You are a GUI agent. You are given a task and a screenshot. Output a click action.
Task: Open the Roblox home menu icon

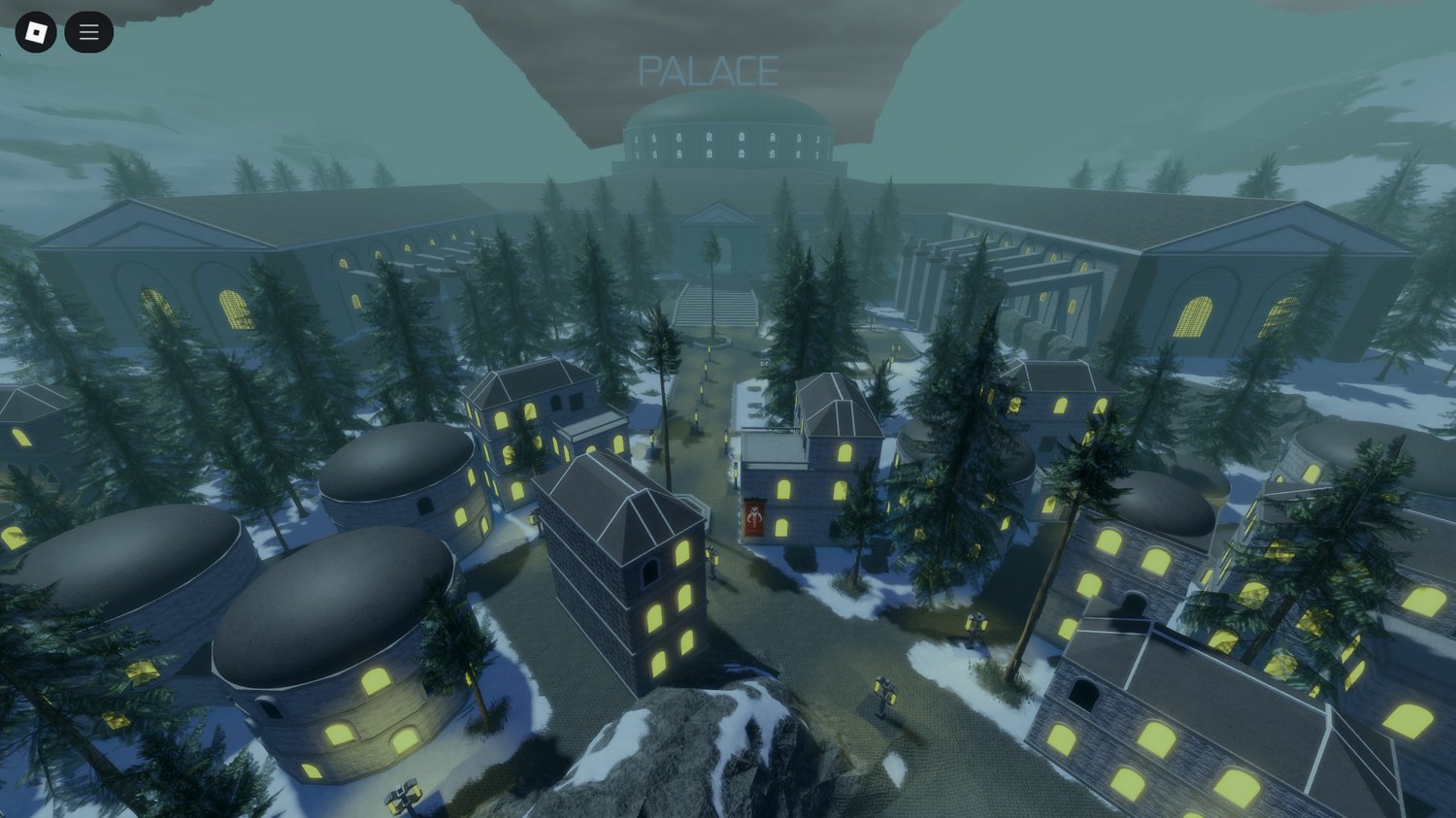tap(36, 32)
